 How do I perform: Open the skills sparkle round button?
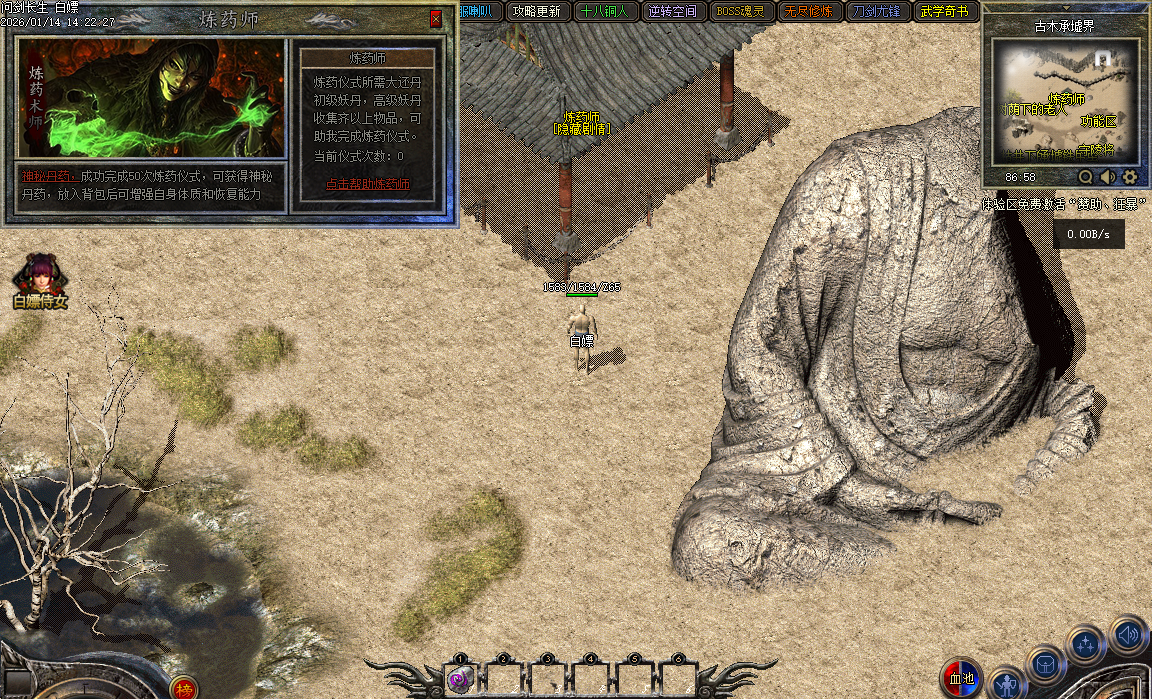(x=1085, y=643)
